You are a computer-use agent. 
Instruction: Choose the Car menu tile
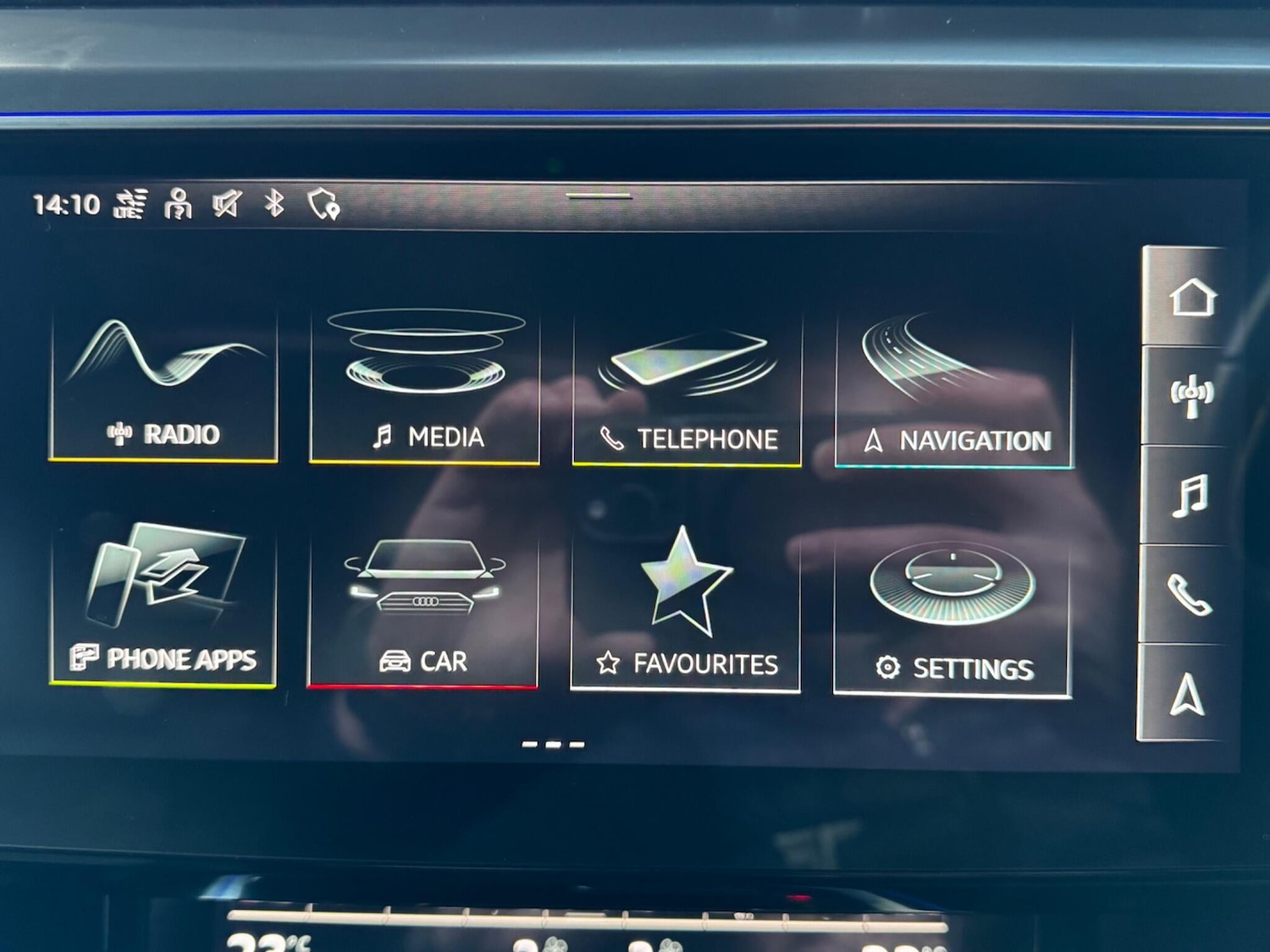point(423,608)
